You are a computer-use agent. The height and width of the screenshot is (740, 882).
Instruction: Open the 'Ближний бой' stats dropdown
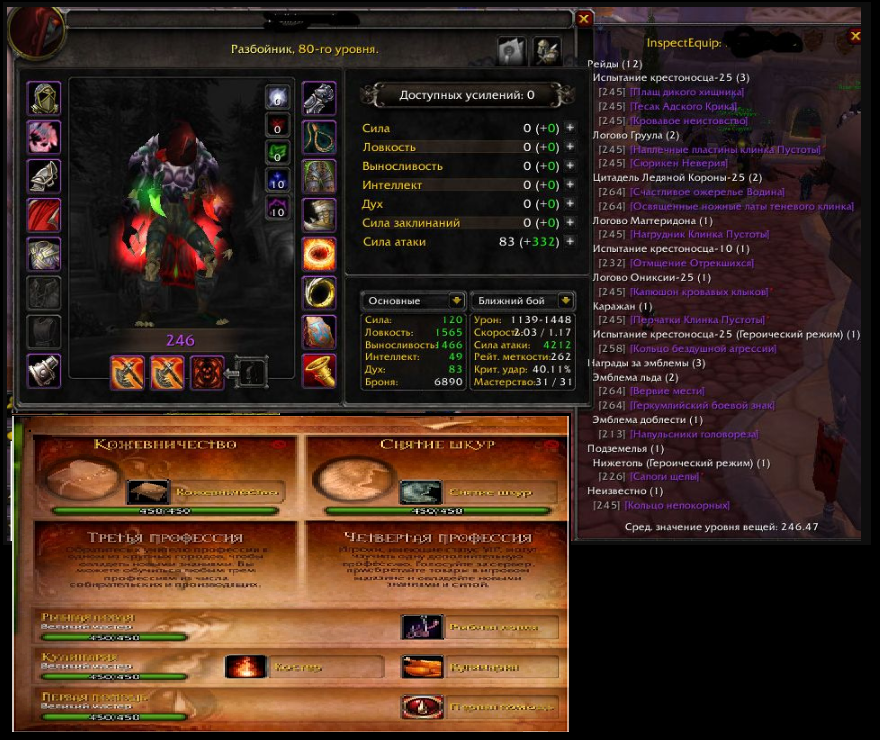click(523, 300)
